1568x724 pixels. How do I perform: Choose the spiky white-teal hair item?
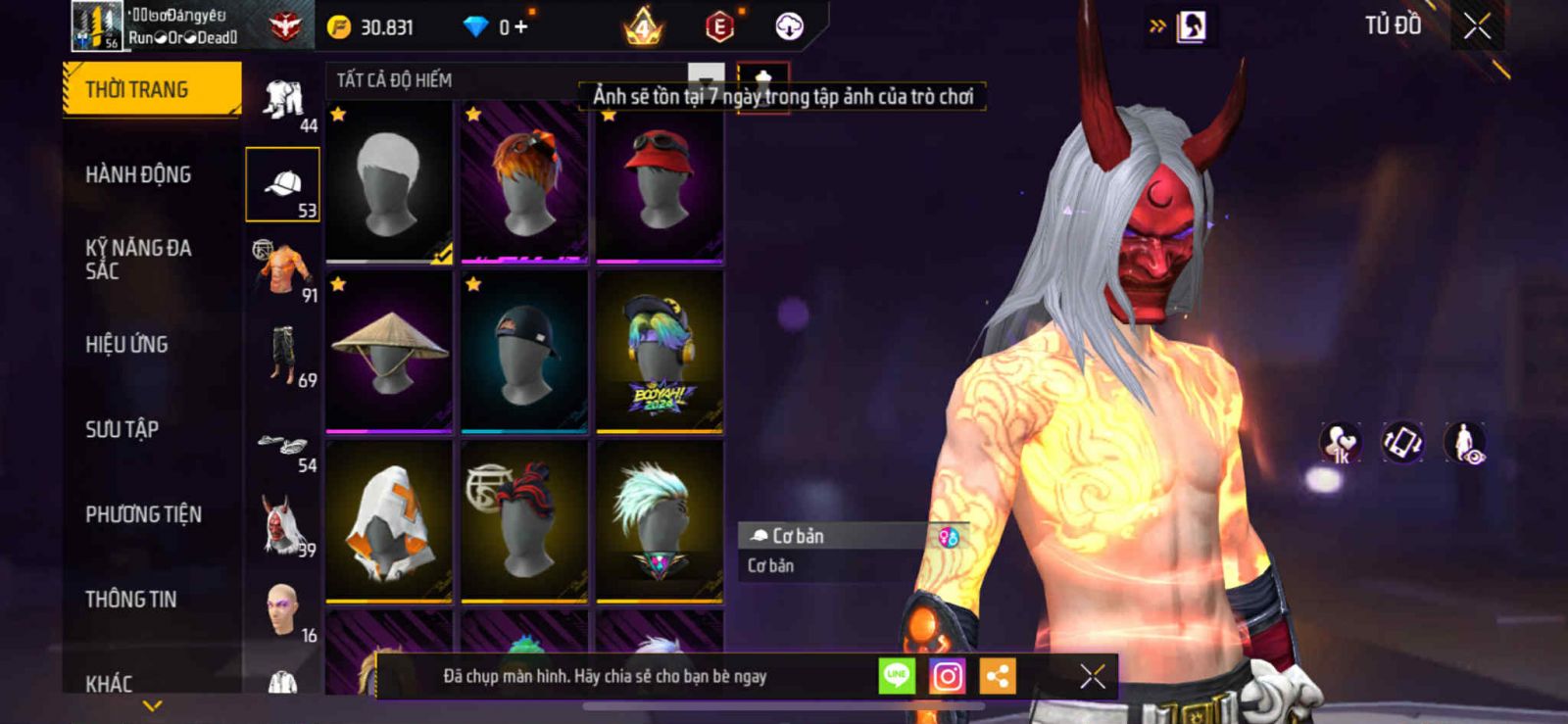(660, 521)
